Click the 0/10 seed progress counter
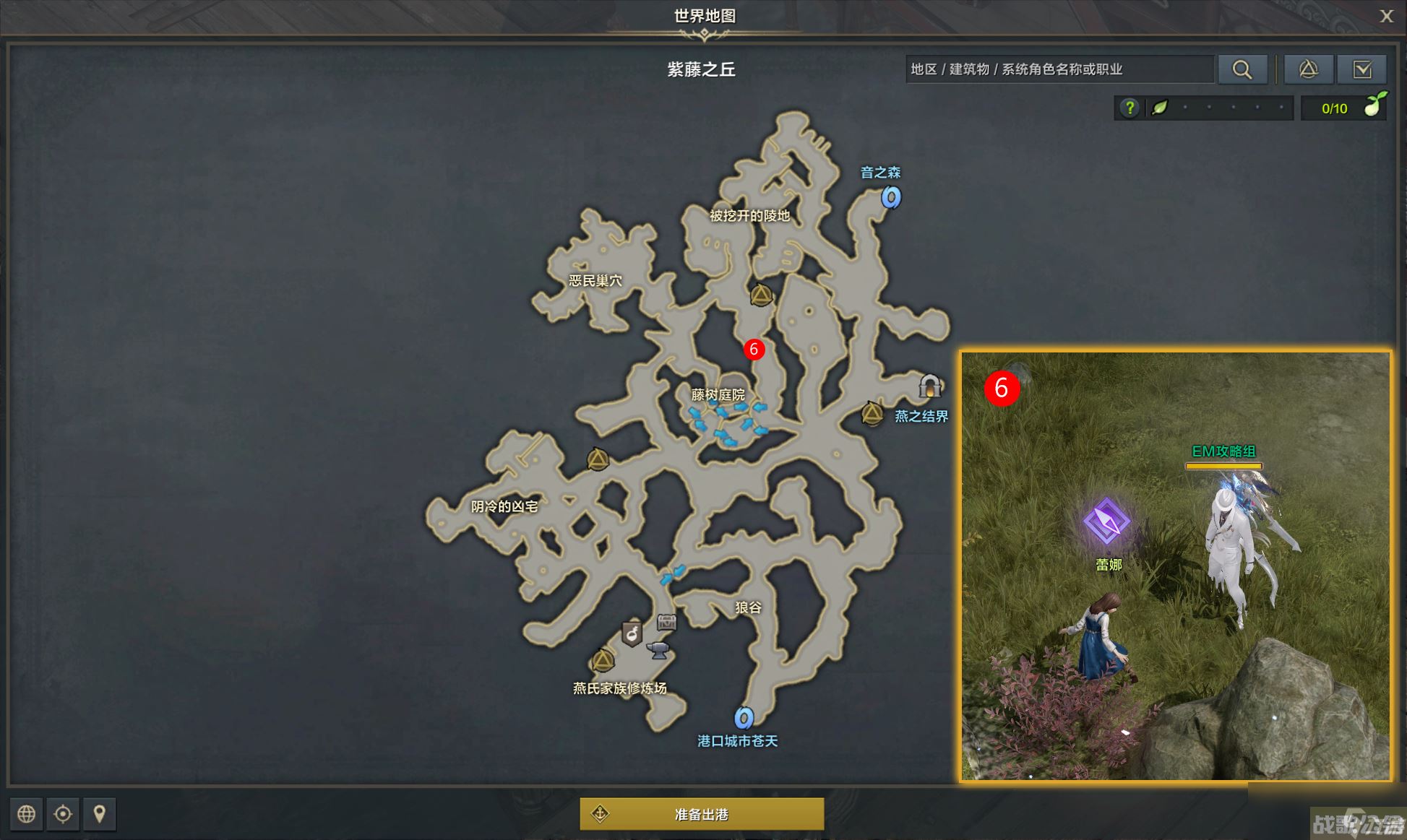Viewport: 1407px width, 840px height. [1333, 108]
